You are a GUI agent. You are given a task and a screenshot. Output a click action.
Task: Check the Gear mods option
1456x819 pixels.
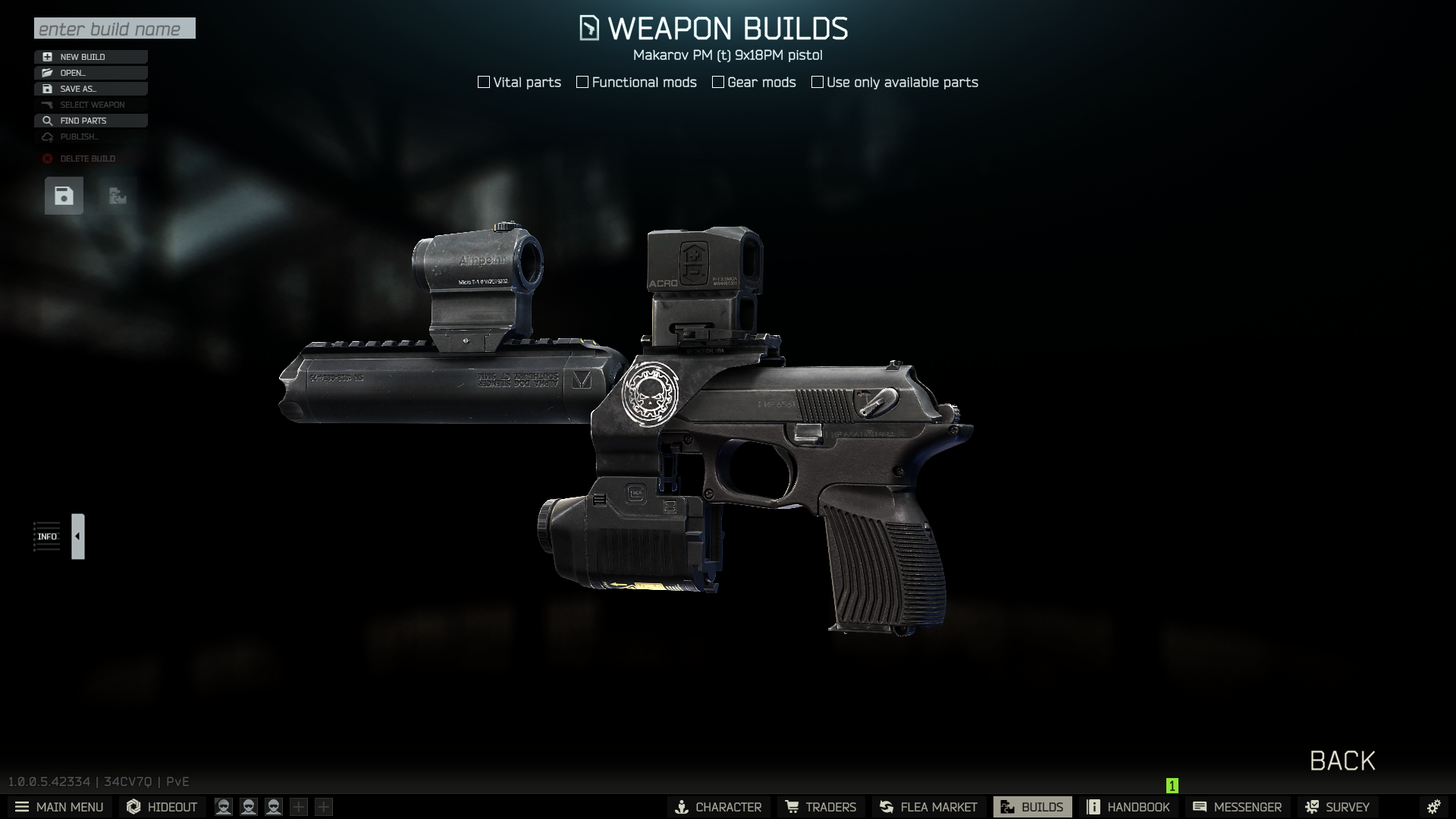718,82
